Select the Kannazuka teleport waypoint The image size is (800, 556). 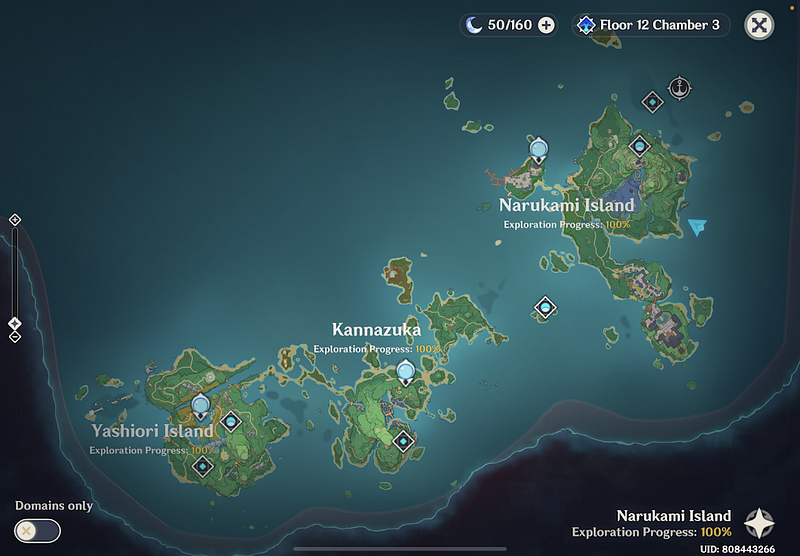[405, 373]
